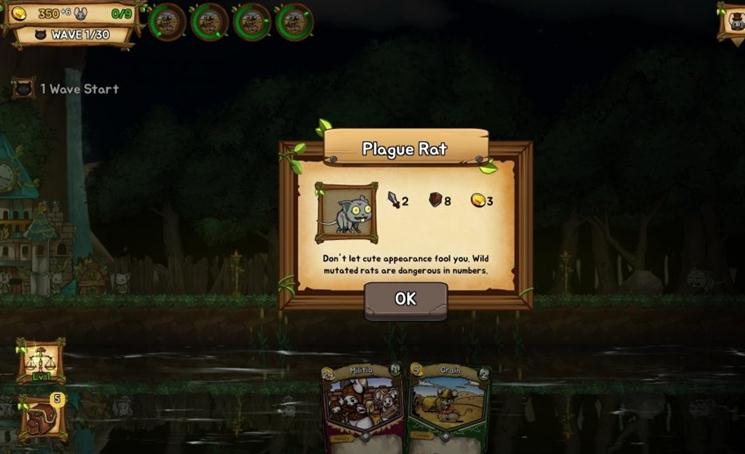This screenshot has width=745, height=454.
Task: Choose the Grain card in hand
Action: pyautogui.click(x=449, y=408)
